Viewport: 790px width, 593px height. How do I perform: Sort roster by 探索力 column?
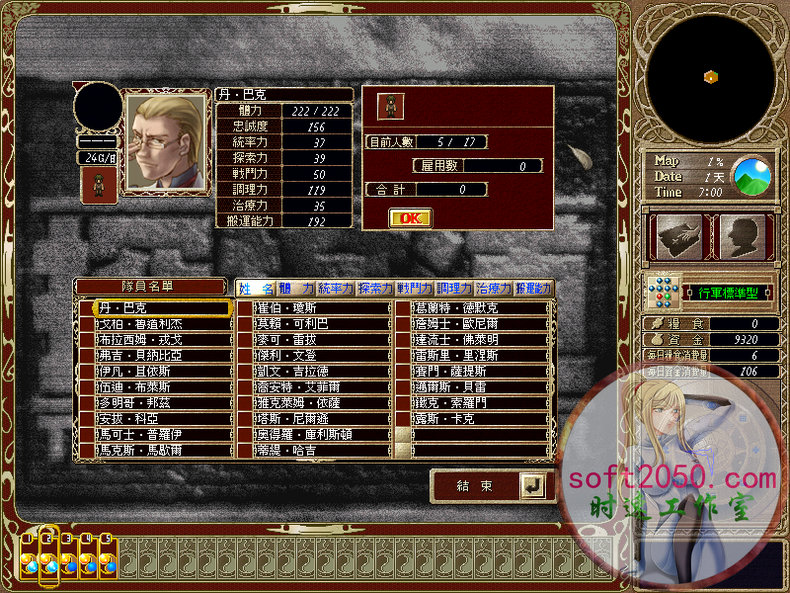pyautogui.click(x=376, y=289)
